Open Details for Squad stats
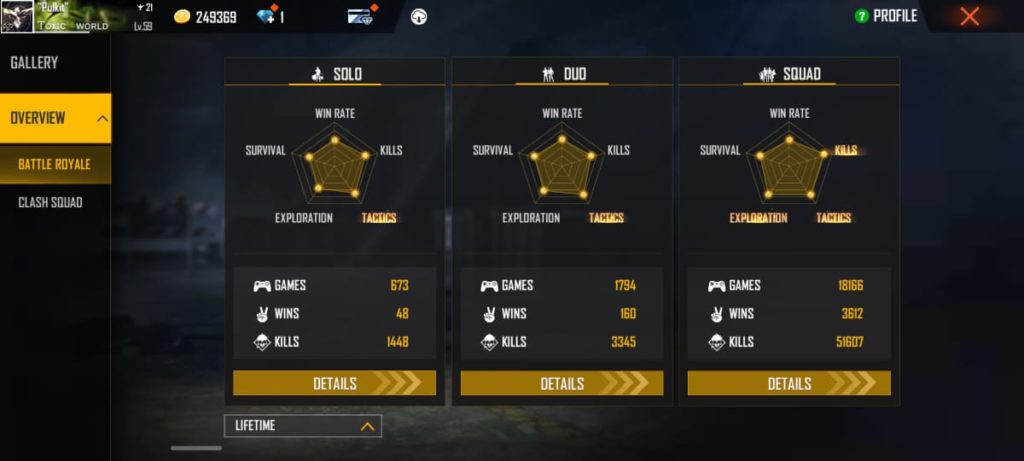This screenshot has height=461, width=1024. pyautogui.click(x=788, y=383)
